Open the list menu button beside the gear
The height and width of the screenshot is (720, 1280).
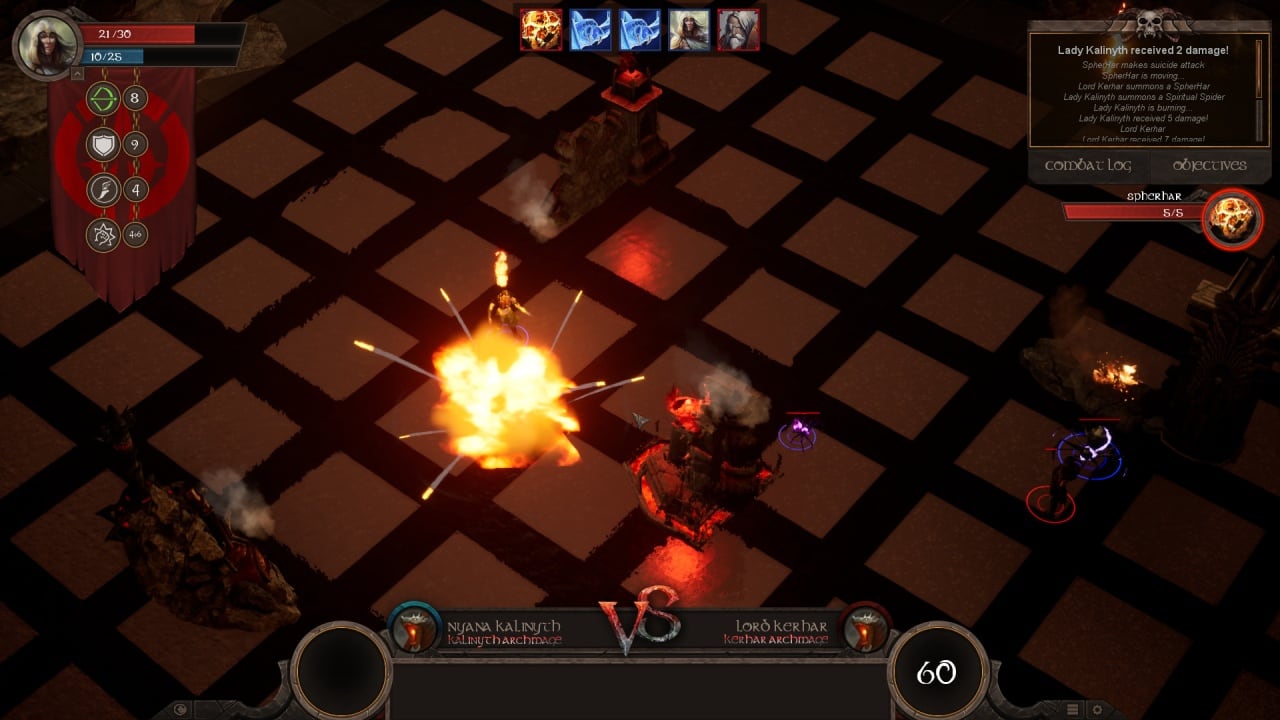pos(1072,709)
